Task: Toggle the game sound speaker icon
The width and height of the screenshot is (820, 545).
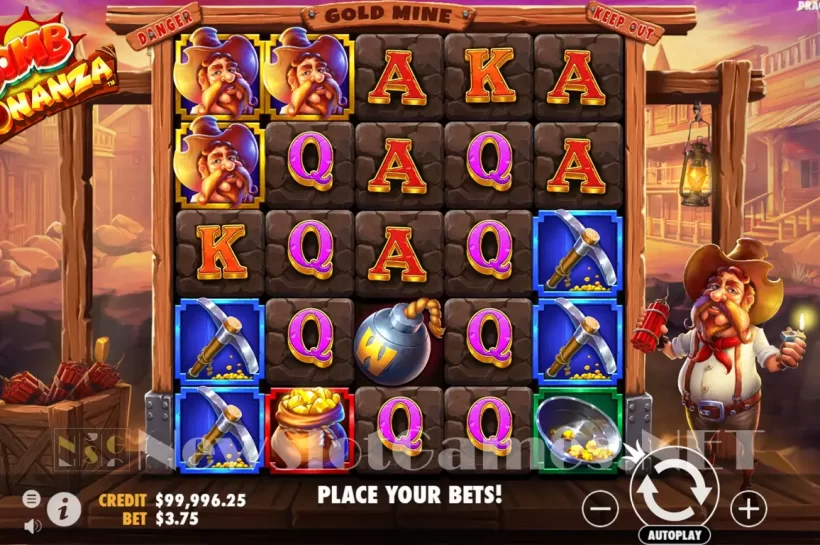Action: point(32,524)
